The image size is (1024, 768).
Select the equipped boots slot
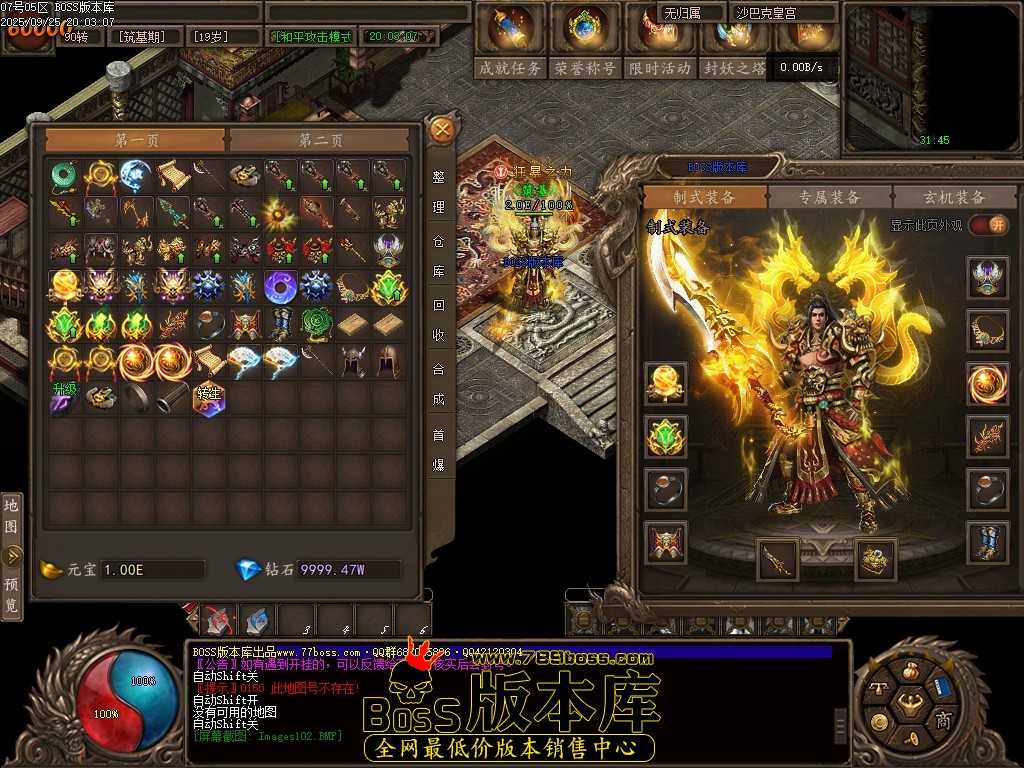986,542
